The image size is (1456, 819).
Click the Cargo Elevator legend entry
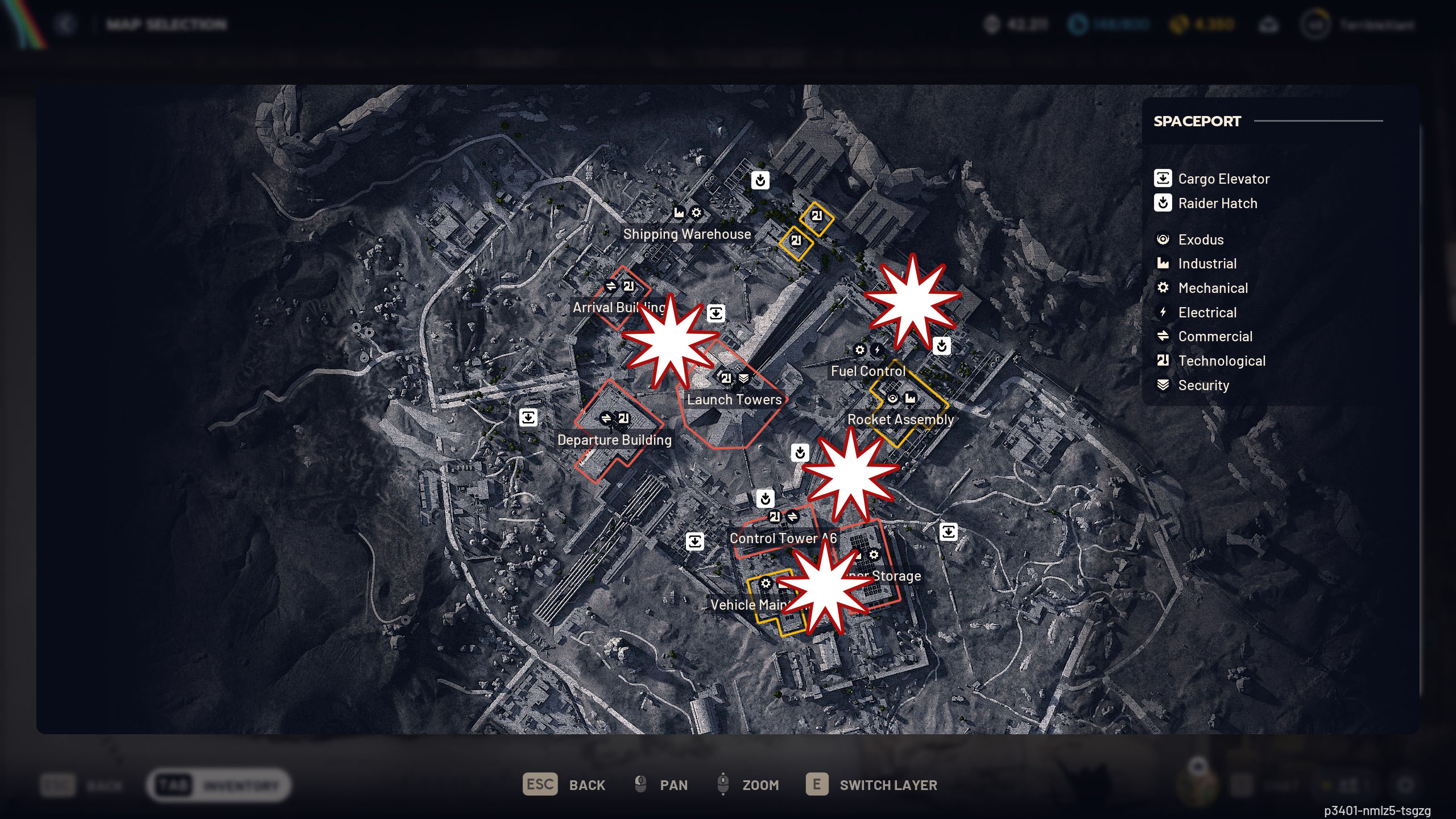[1223, 179]
